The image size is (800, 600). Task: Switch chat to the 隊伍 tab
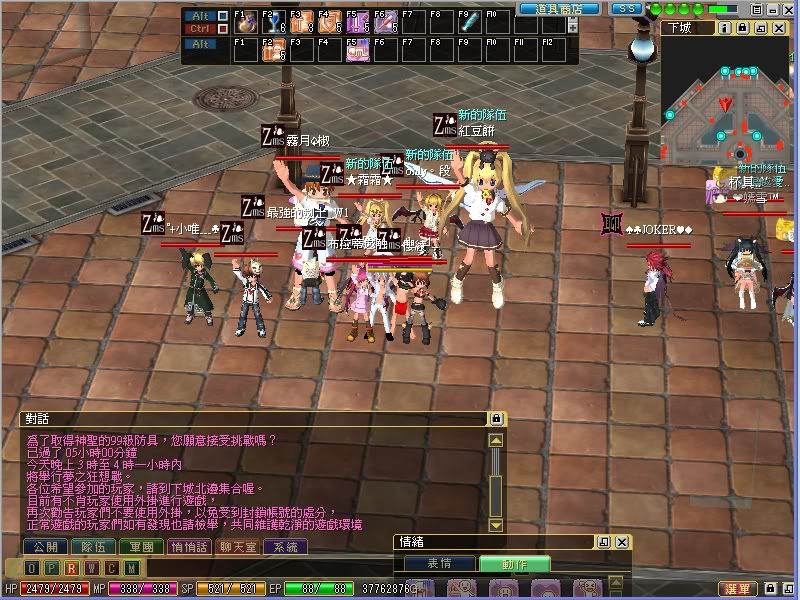pyautogui.click(x=93, y=547)
